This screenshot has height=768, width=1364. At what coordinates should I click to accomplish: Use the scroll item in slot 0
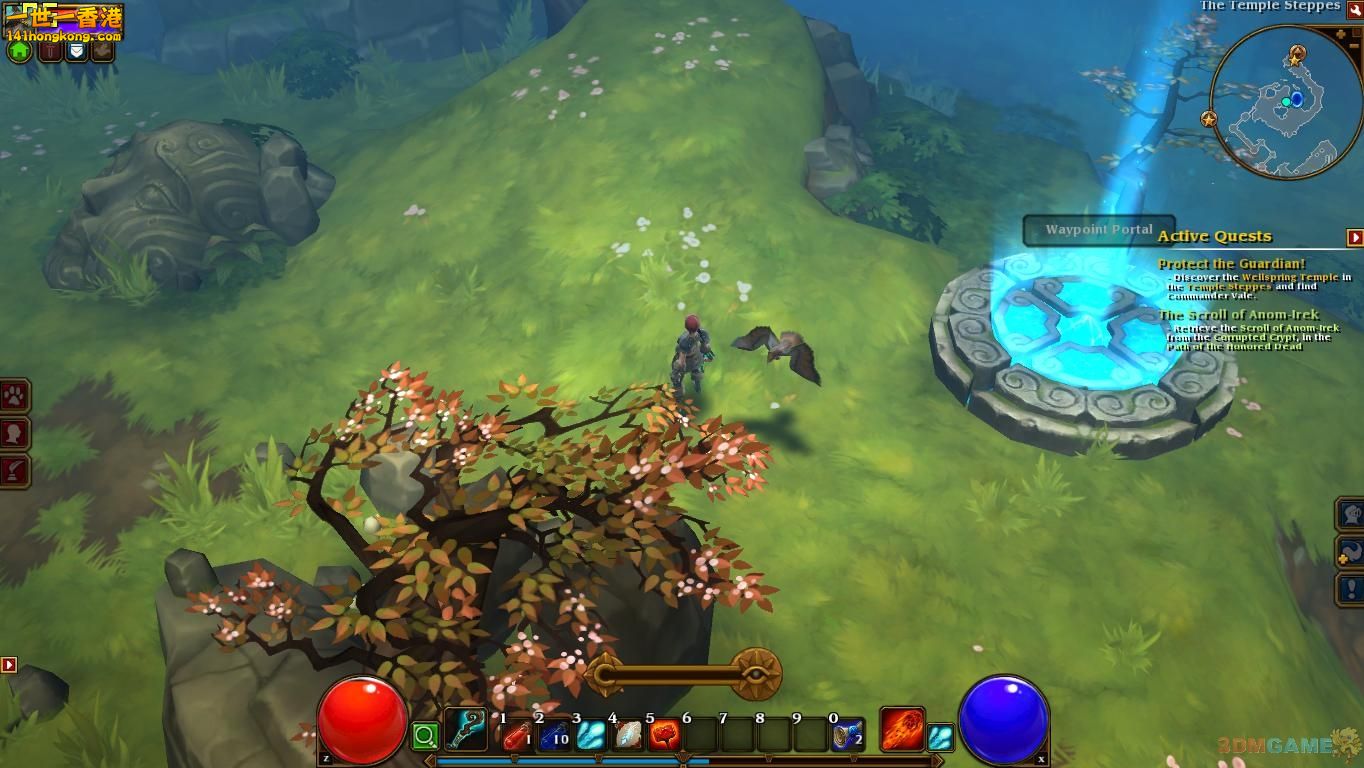coord(847,737)
